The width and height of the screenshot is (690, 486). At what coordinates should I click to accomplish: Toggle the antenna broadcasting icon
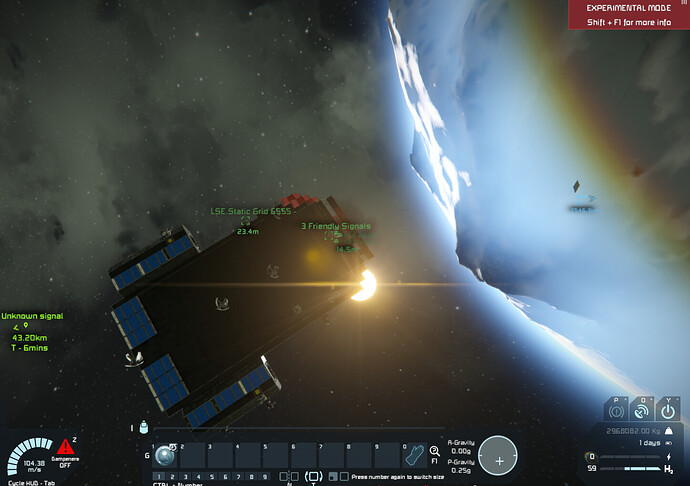(x=644, y=410)
